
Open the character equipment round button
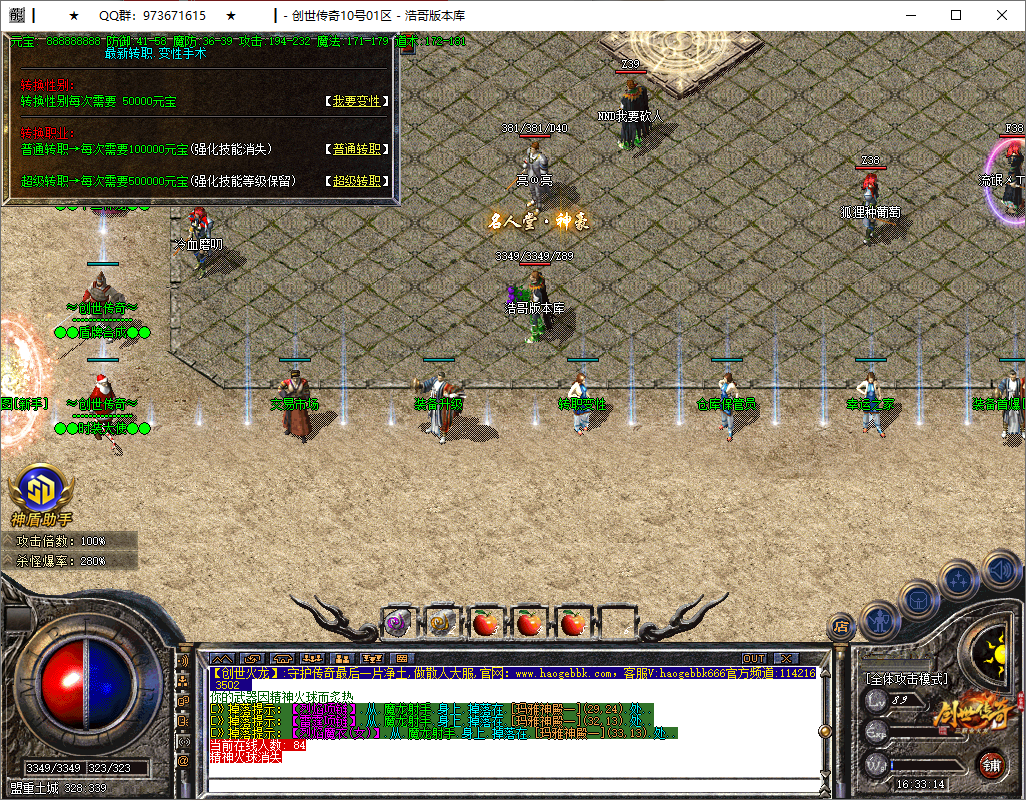(x=878, y=619)
